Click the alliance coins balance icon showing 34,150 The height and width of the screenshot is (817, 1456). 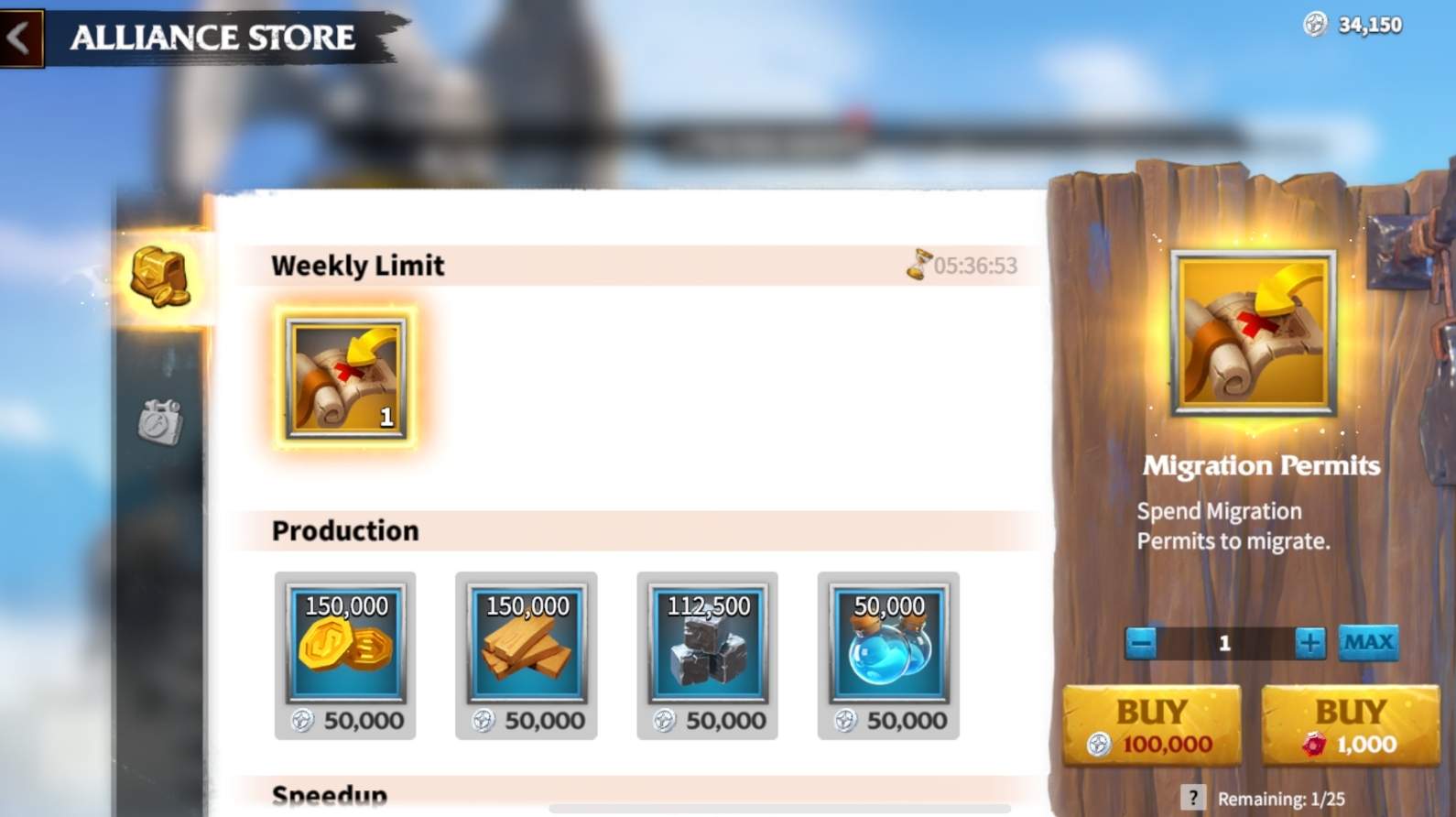1315,25
